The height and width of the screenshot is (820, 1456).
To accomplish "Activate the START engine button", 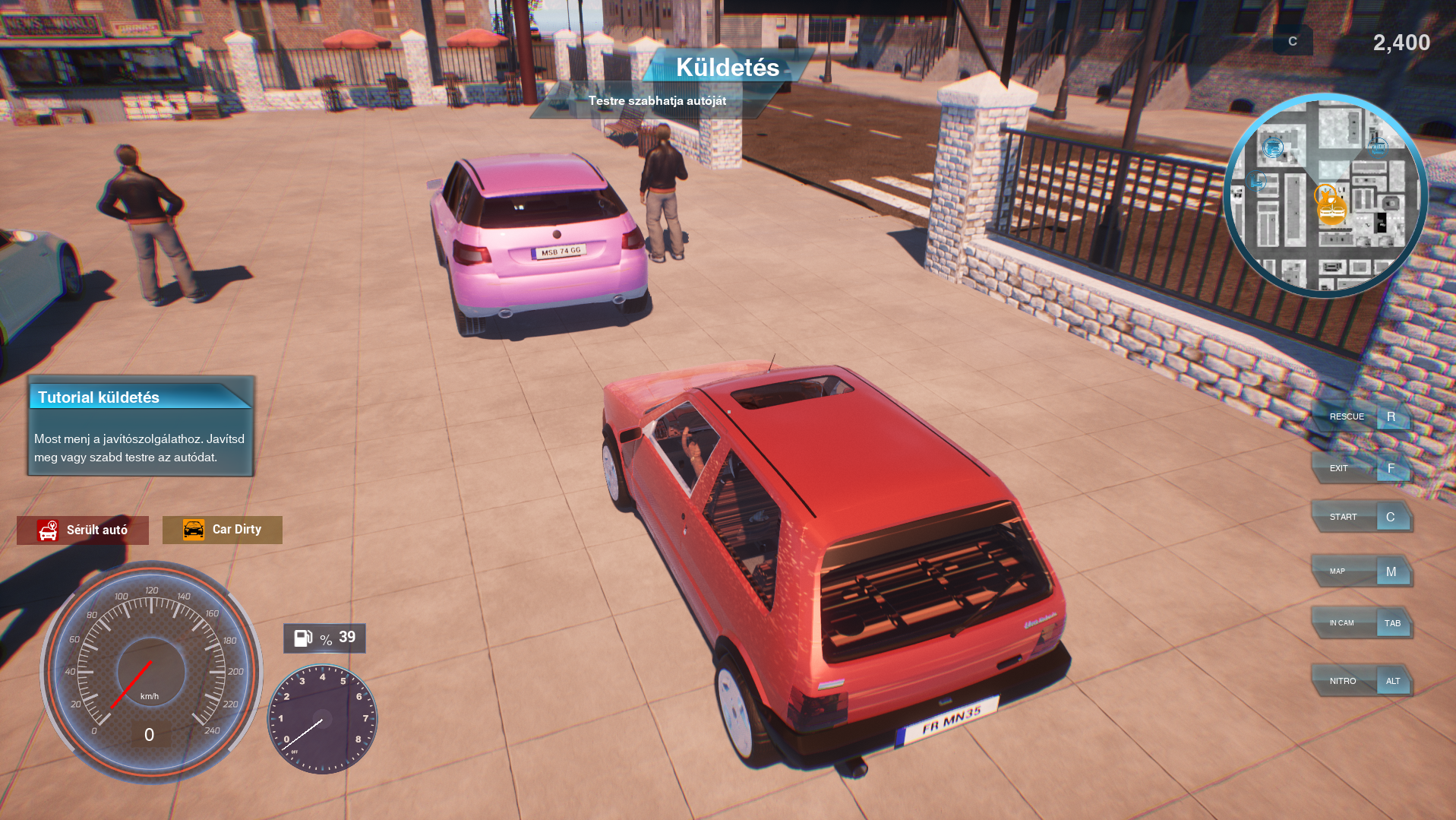I will (x=1361, y=517).
